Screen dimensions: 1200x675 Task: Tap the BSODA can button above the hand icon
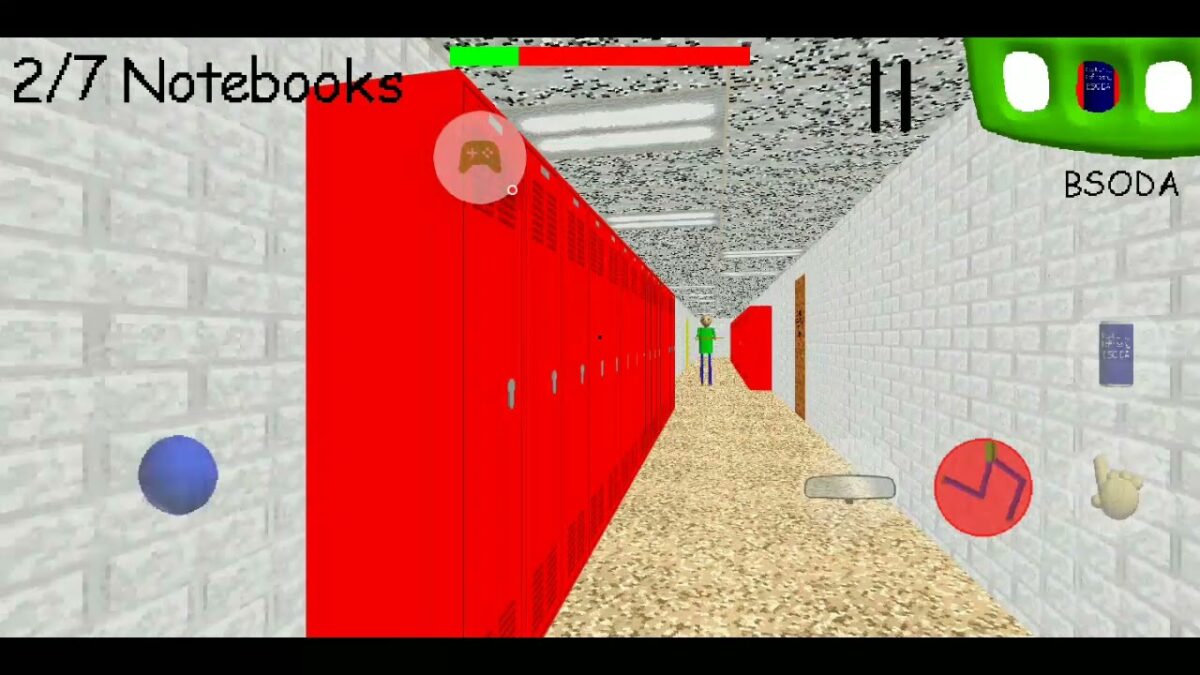[1116, 354]
